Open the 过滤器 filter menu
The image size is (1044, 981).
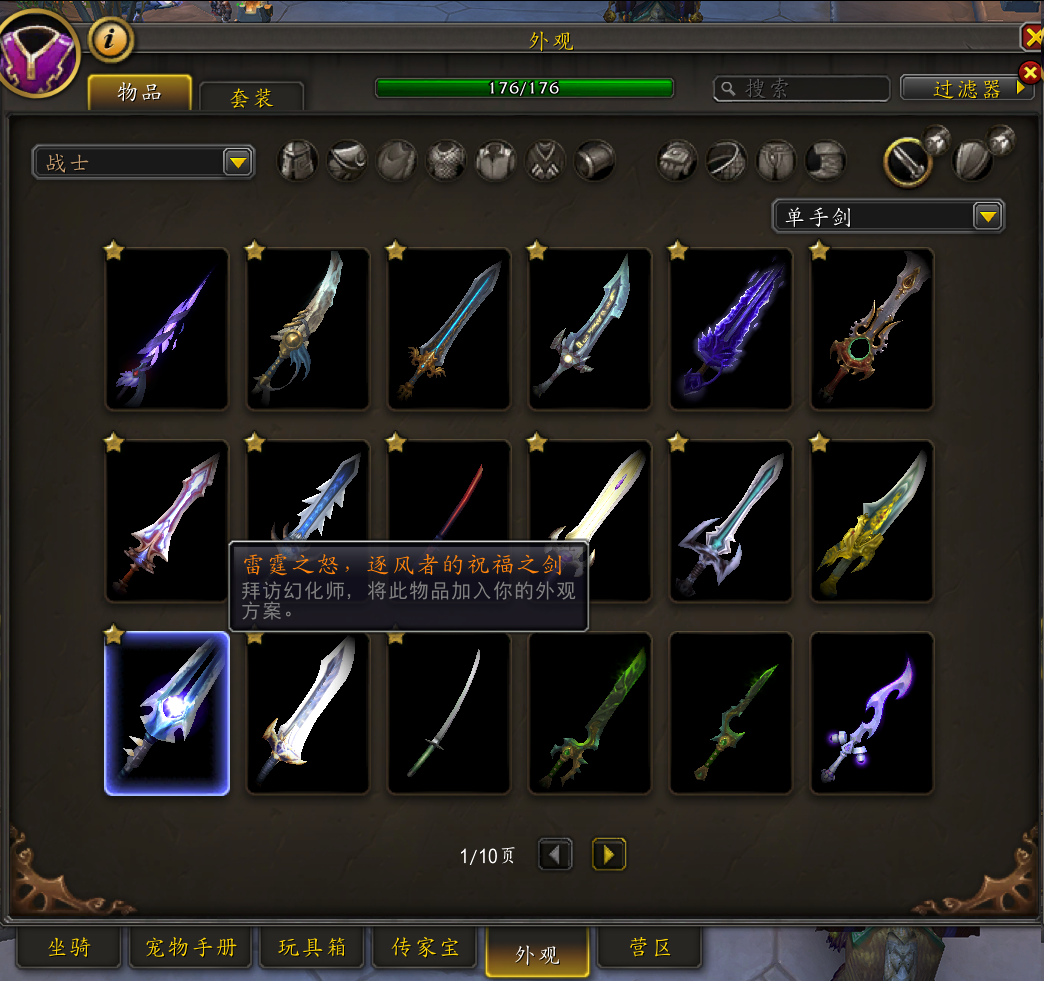click(x=967, y=88)
